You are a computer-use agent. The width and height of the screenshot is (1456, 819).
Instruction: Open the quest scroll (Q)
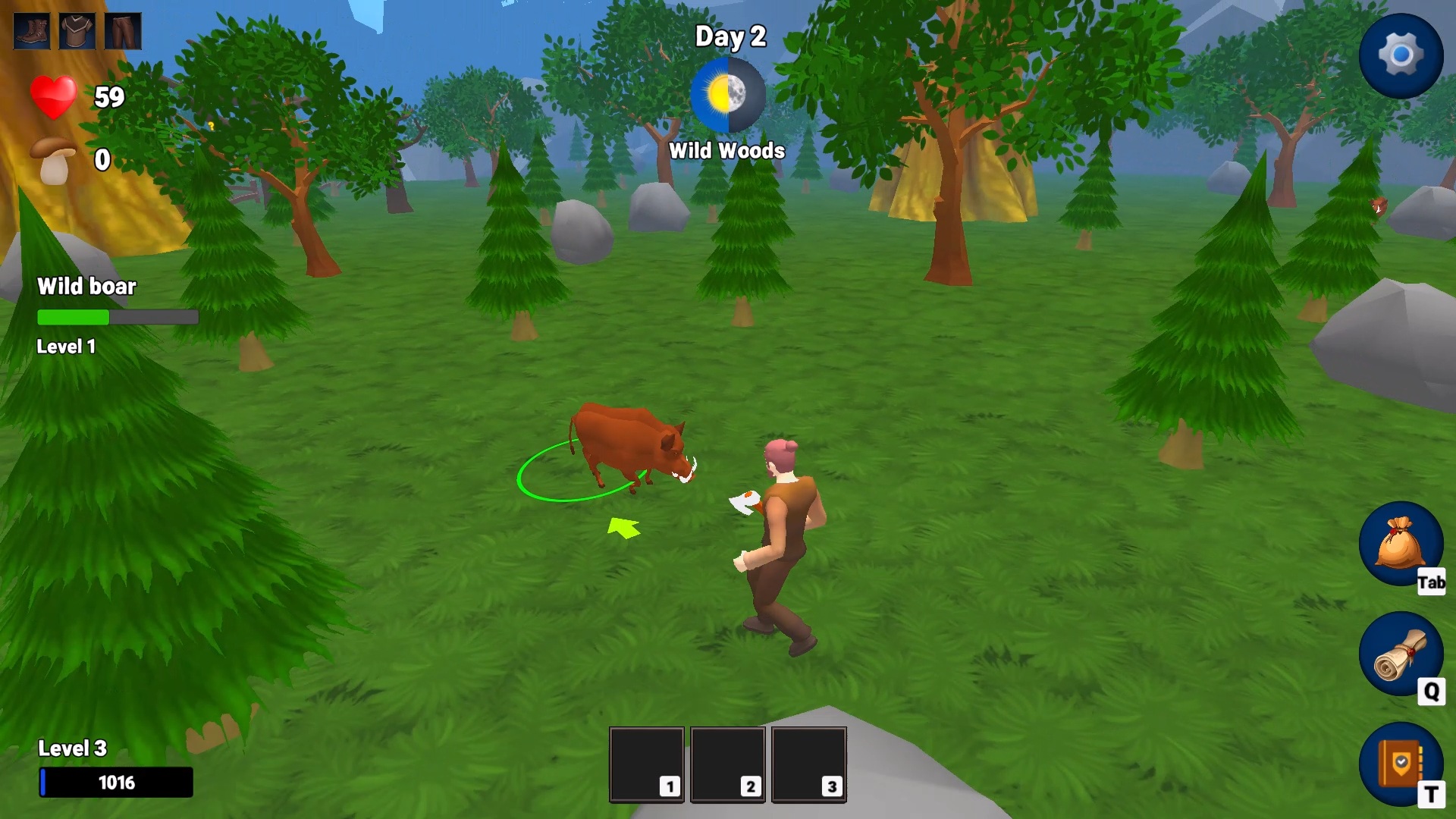tap(1401, 656)
